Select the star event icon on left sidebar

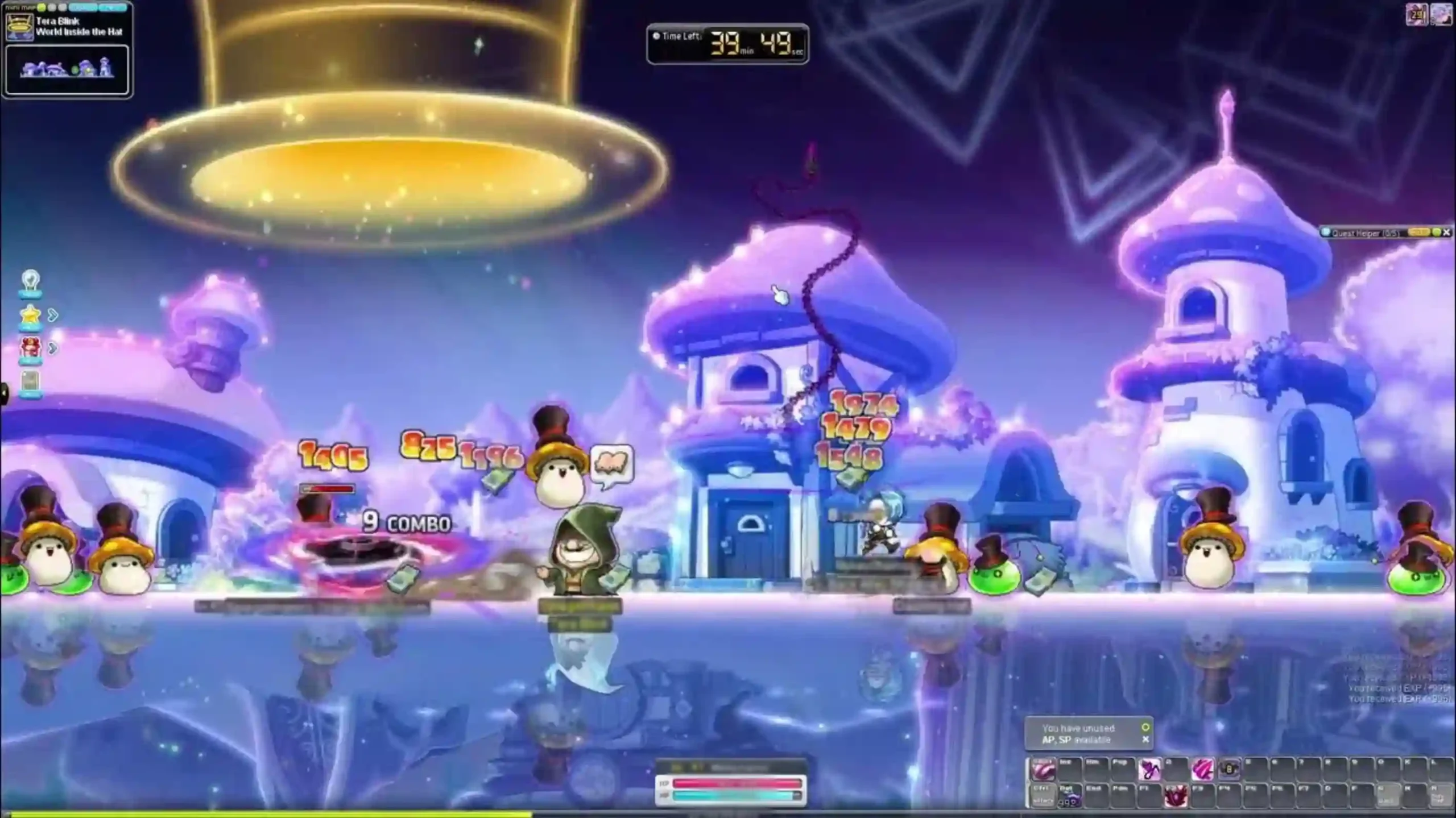[30, 314]
